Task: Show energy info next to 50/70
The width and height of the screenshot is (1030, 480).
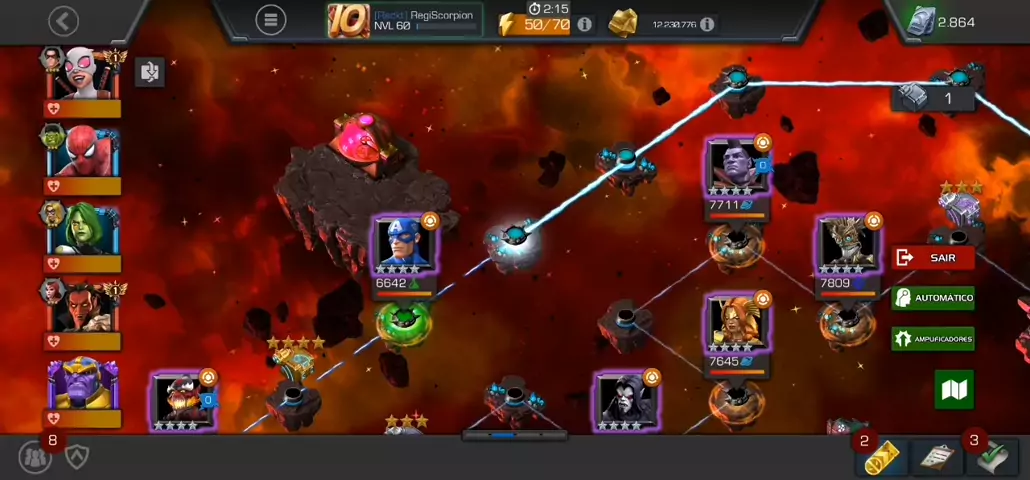Action: coord(585,23)
